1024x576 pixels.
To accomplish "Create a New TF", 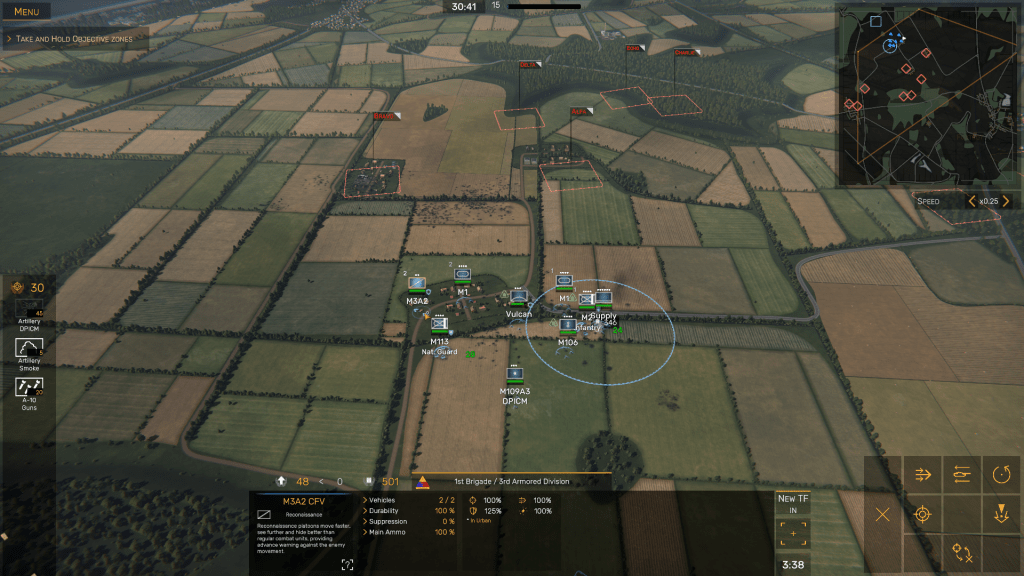I will tap(793, 503).
